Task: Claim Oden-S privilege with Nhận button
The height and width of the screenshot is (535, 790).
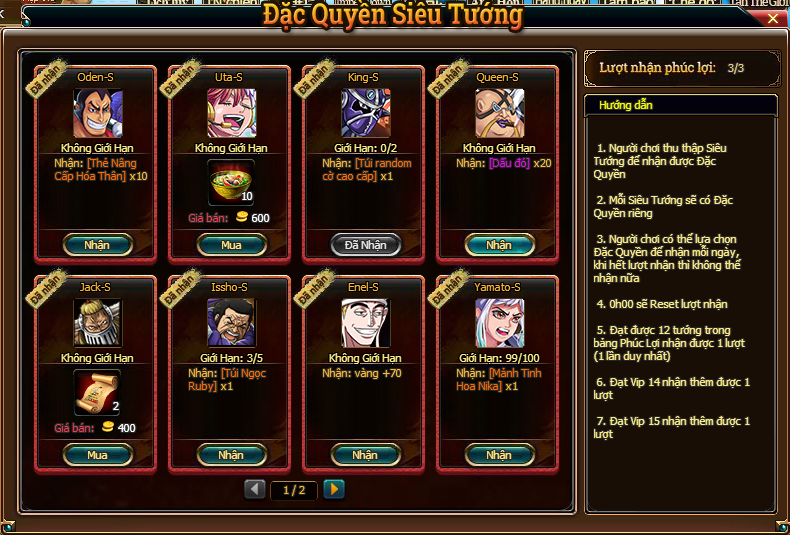Action: (x=97, y=245)
